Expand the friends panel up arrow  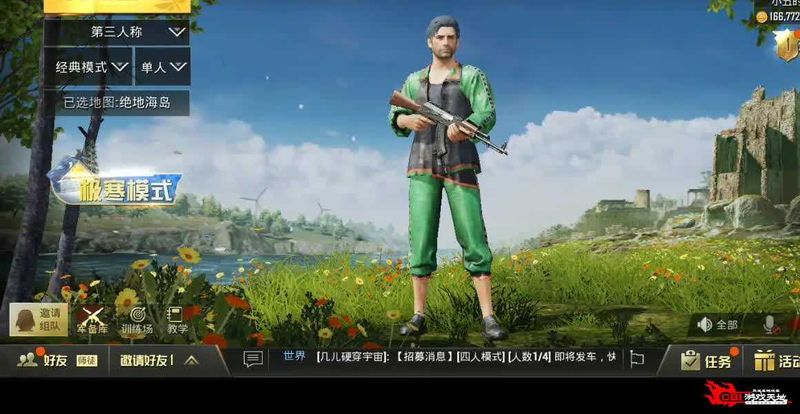click(191, 360)
